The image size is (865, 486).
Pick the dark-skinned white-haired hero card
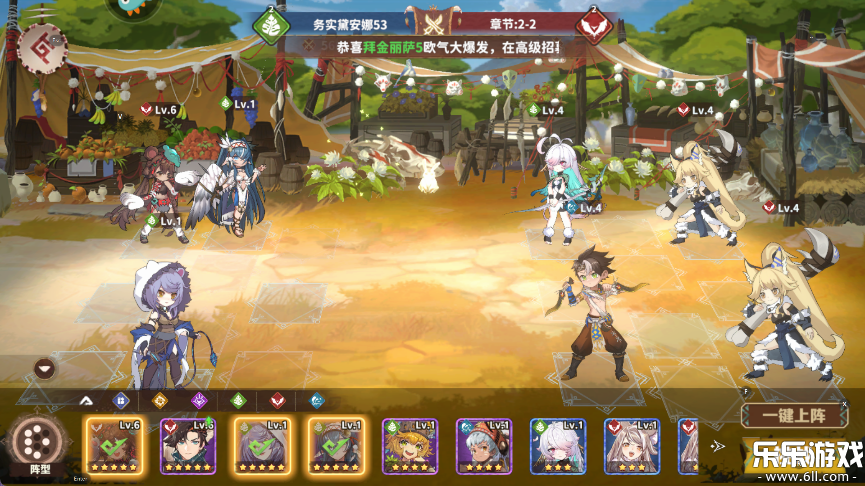[x=484, y=445]
